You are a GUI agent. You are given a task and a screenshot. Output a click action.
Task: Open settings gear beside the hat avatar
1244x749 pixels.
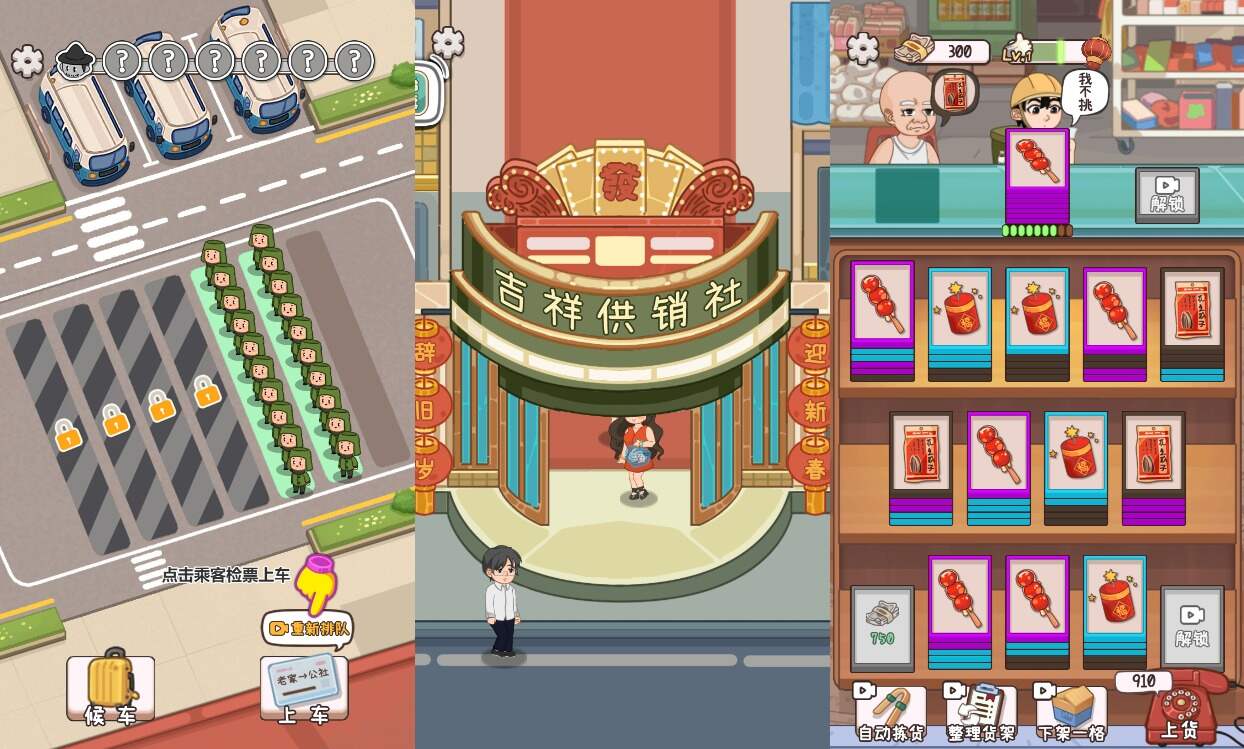point(28,61)
